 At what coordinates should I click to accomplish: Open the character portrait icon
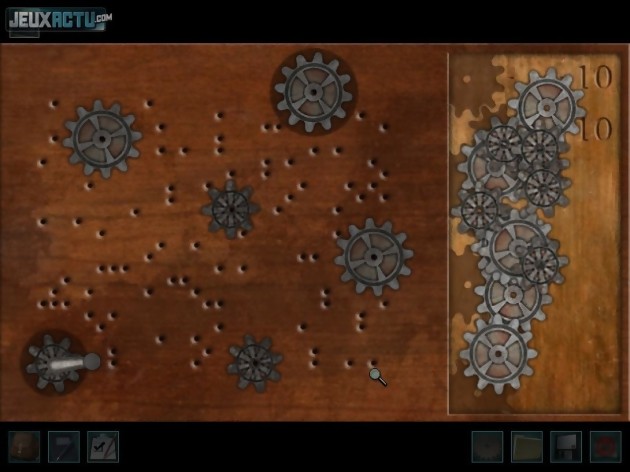point(24,446)
